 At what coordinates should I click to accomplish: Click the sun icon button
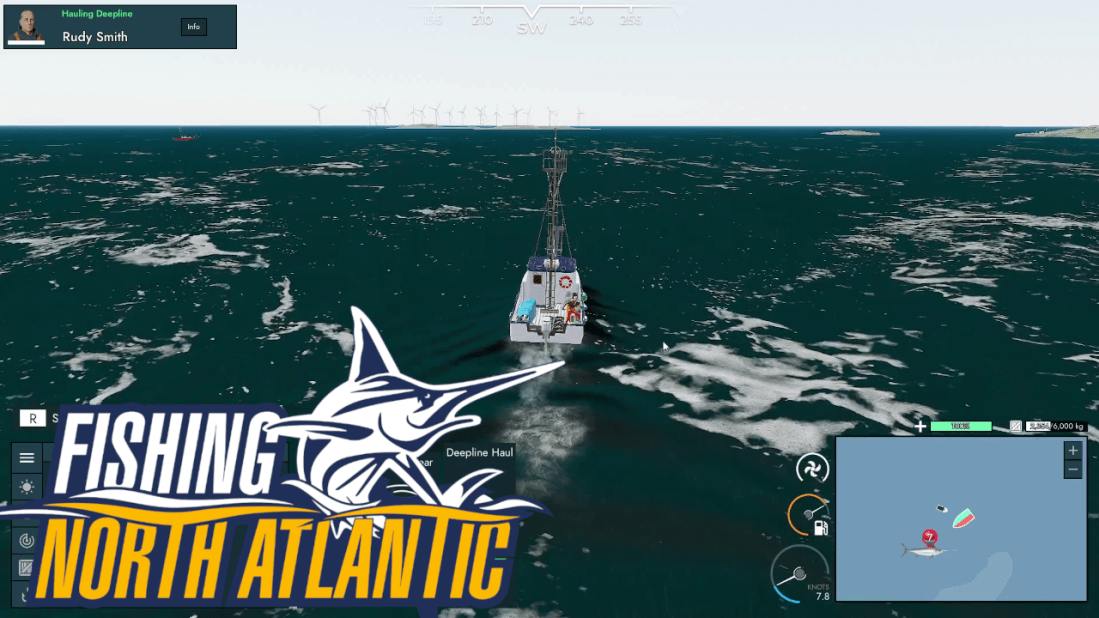tap(27, 487)
